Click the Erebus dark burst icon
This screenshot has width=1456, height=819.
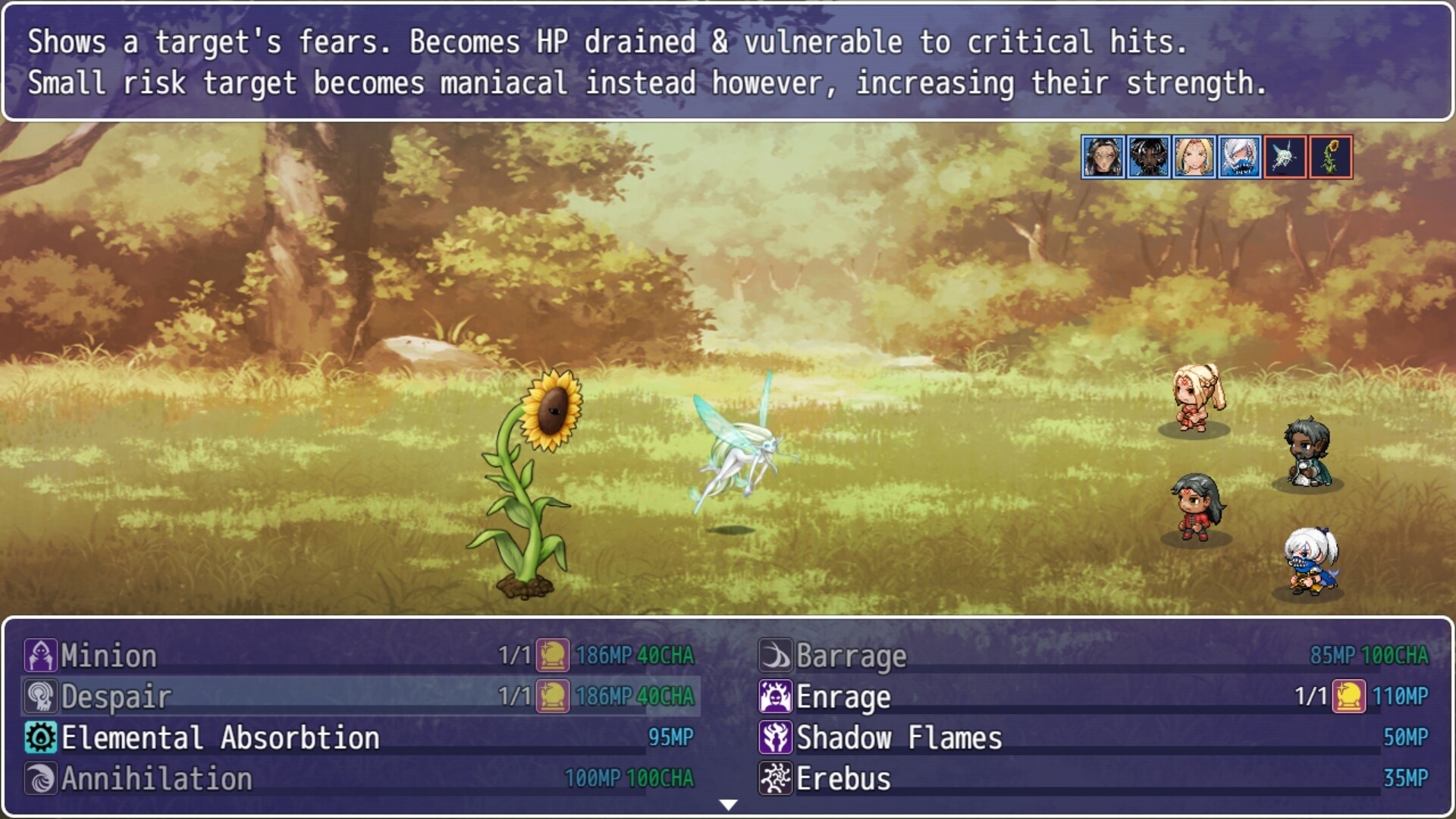point(774,777)
